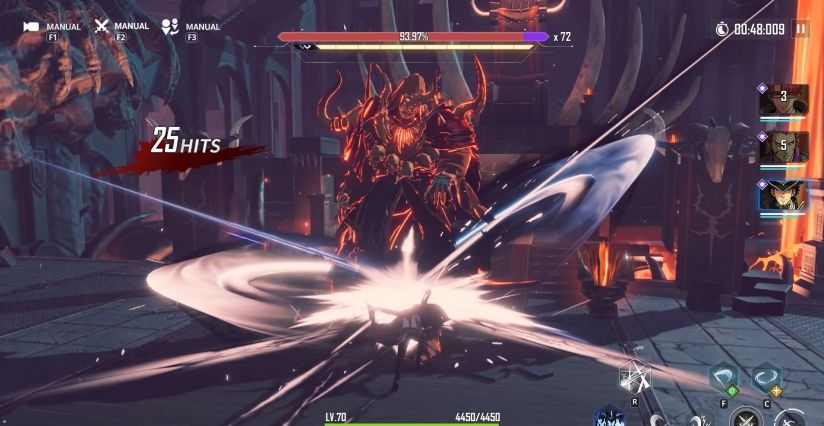
Task: Pause the battle
Action: pyautogui.click(x=800, y=29)
